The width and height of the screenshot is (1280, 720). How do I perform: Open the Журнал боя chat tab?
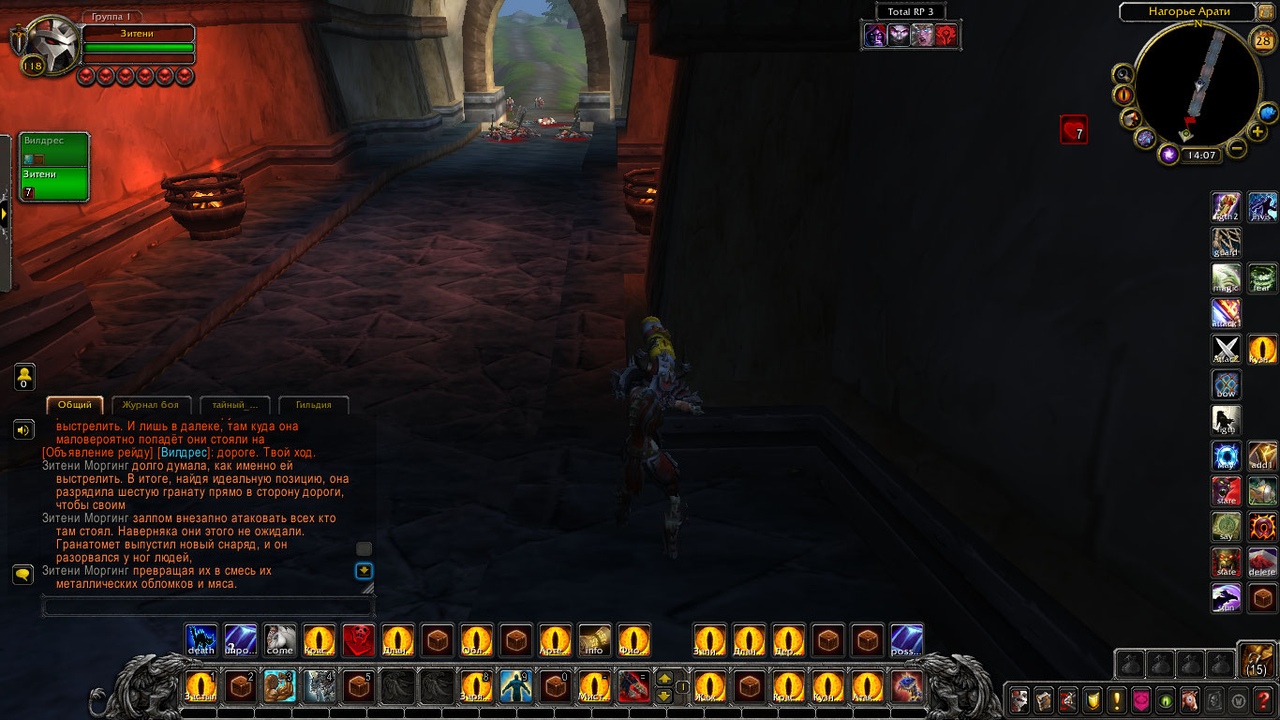coord(150,405)
